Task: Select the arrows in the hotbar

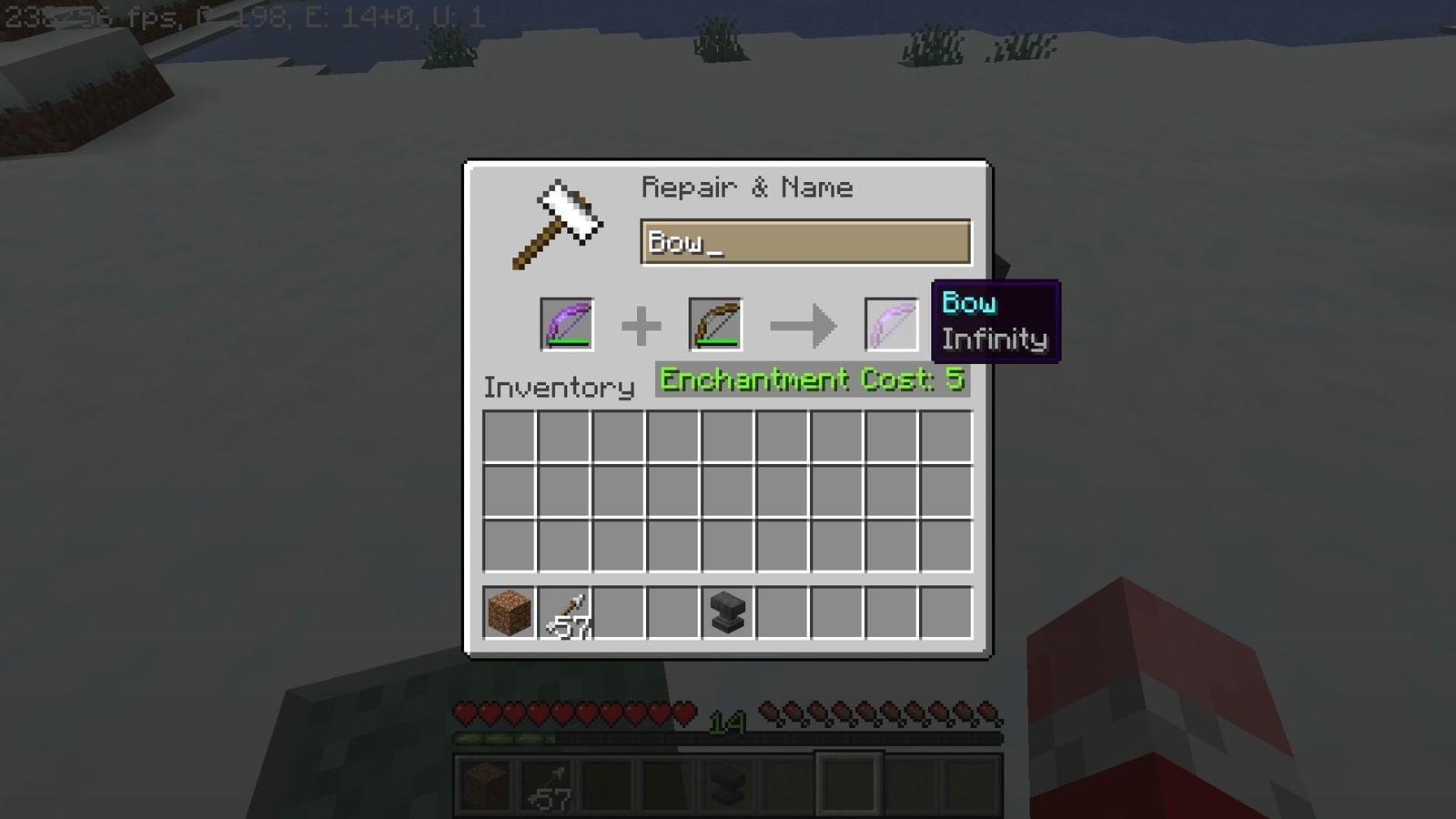Action: tap(546, 784)
